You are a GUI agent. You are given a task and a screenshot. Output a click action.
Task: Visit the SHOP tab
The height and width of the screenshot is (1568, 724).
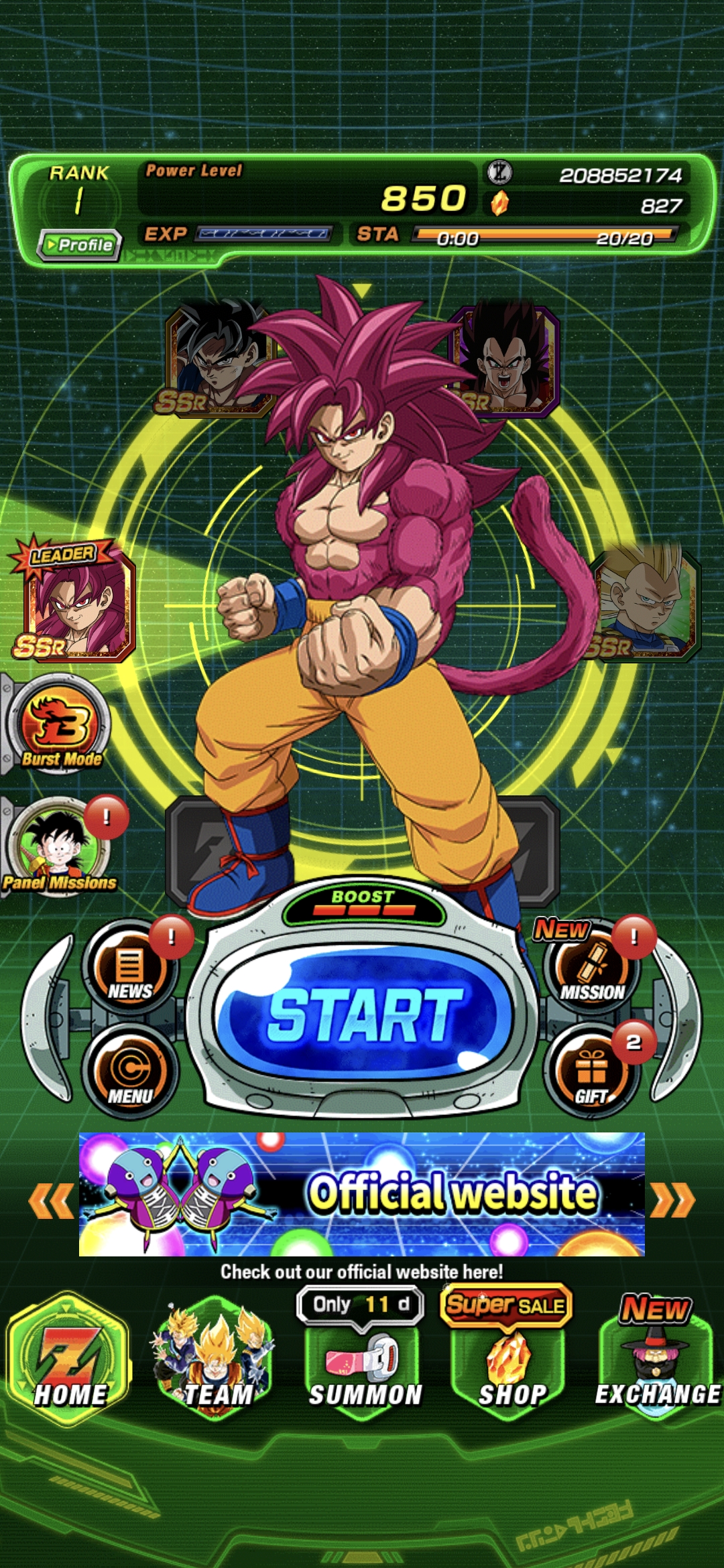pos(511,1367)
